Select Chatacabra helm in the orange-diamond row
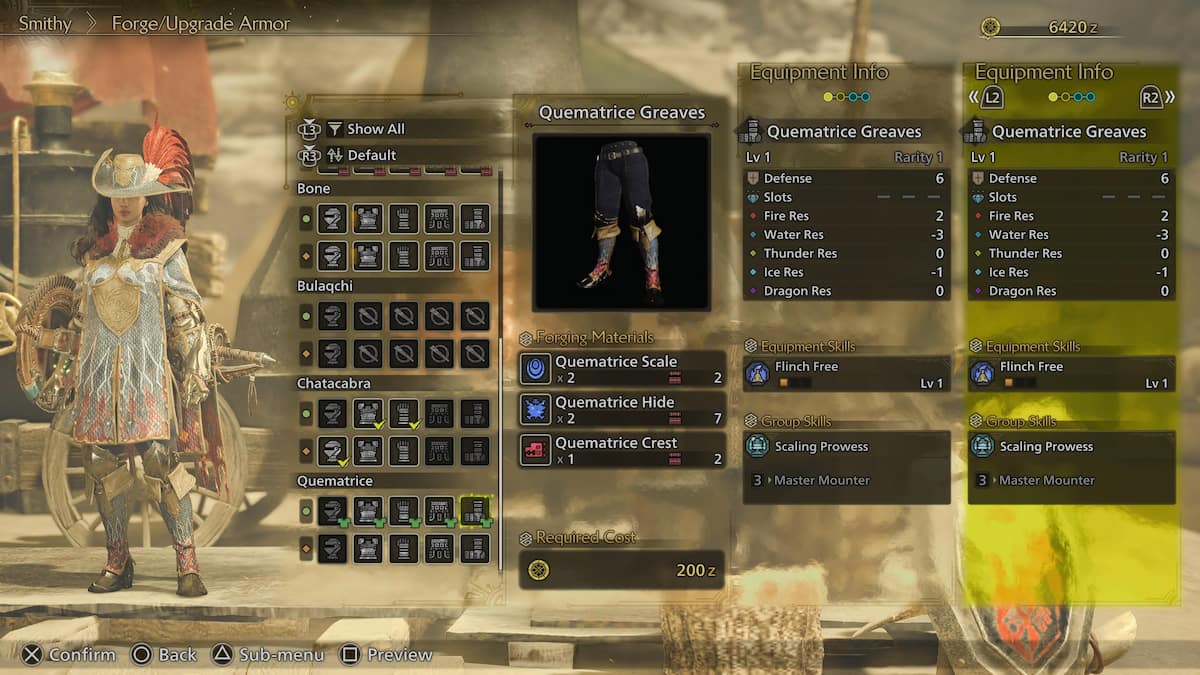 click(x=332, y=451)
